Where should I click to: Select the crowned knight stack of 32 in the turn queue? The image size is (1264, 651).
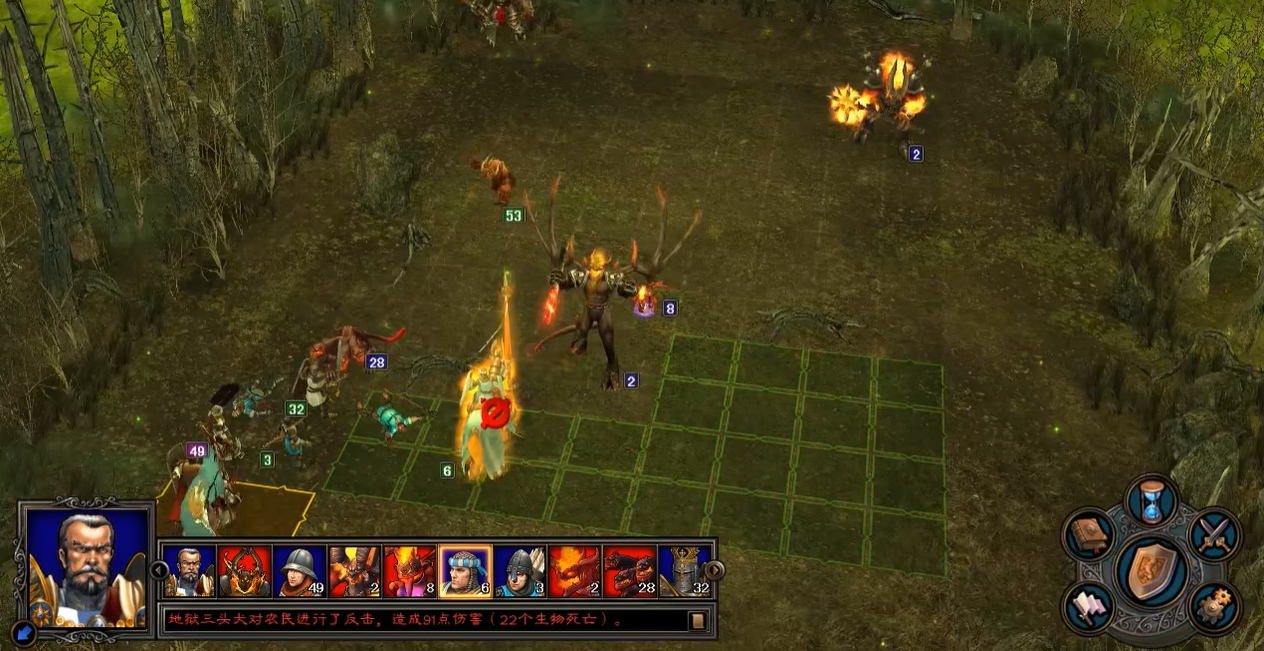685,571
